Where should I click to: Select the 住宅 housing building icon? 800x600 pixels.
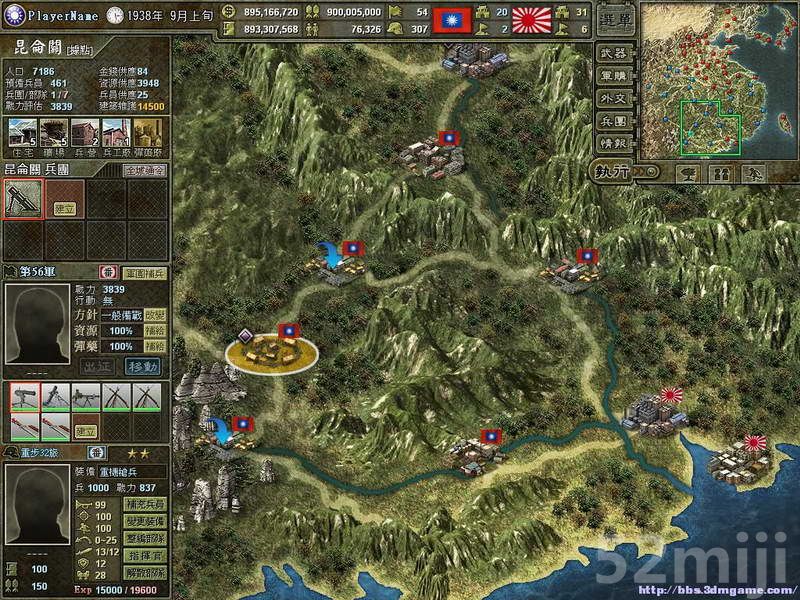pyautogui.click(x=22, y=133)
